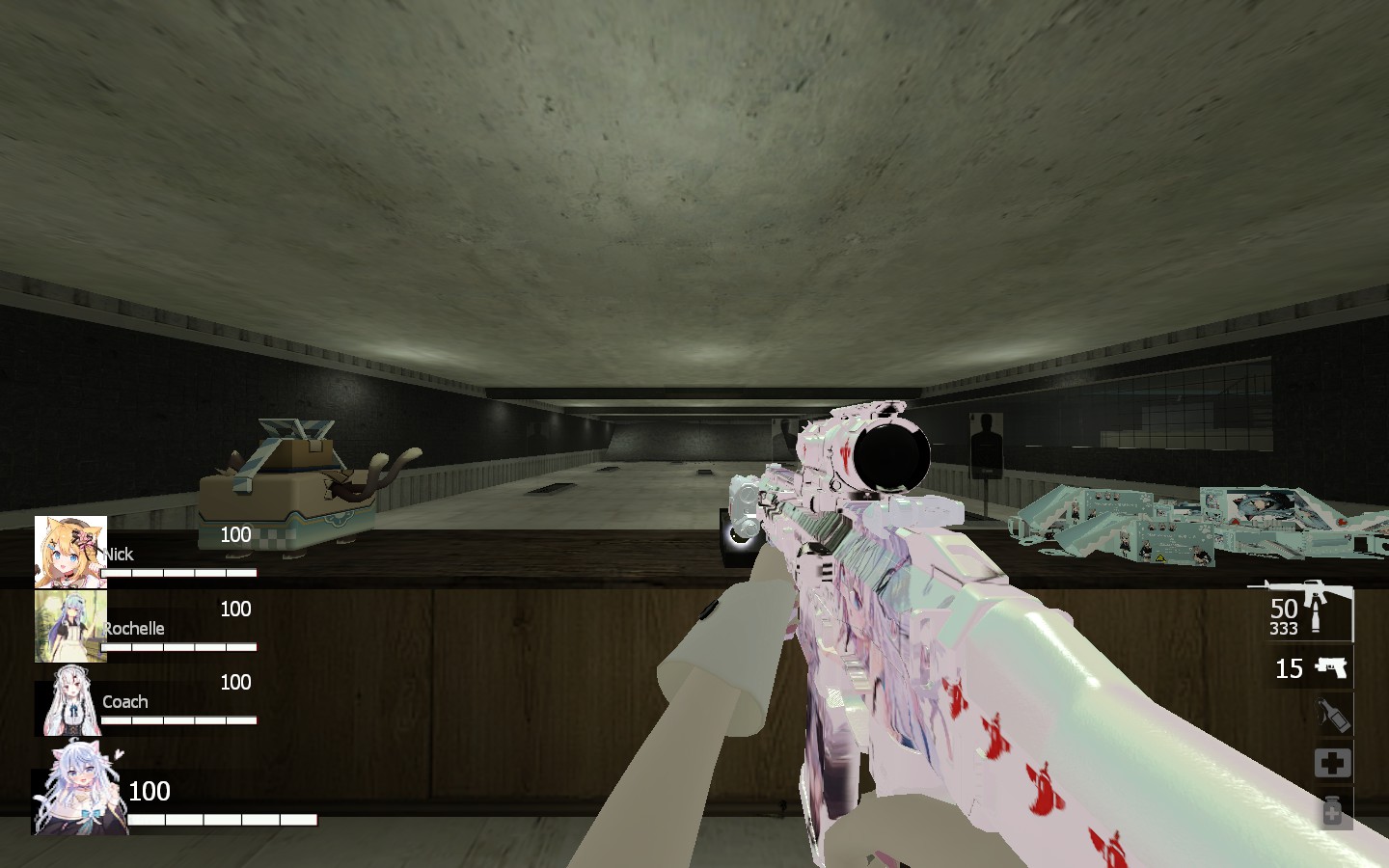This screenshot has height=868, width=1389.
Task: Choose the Molotov cocktail slot
Action: click(x=1333, y=716)
